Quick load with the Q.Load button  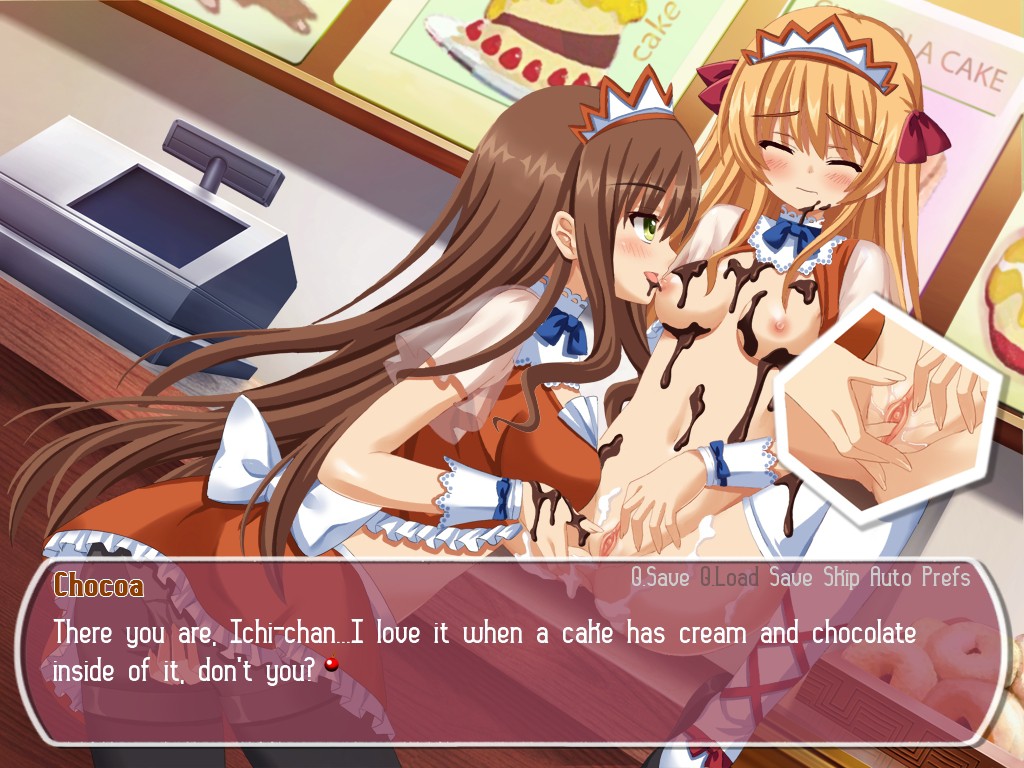pyautogui.click(x=729, y=577)
